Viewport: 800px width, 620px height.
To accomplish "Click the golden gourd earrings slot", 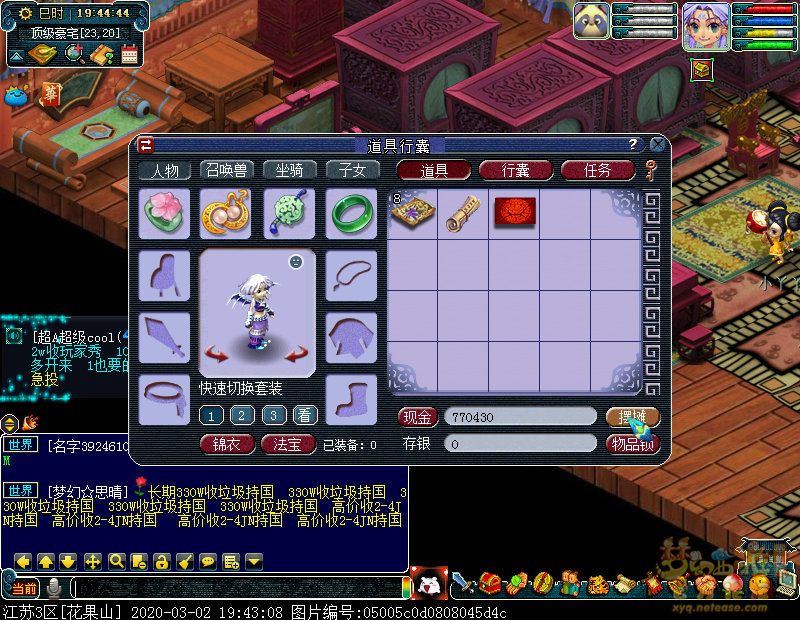I will click(225, 213).
